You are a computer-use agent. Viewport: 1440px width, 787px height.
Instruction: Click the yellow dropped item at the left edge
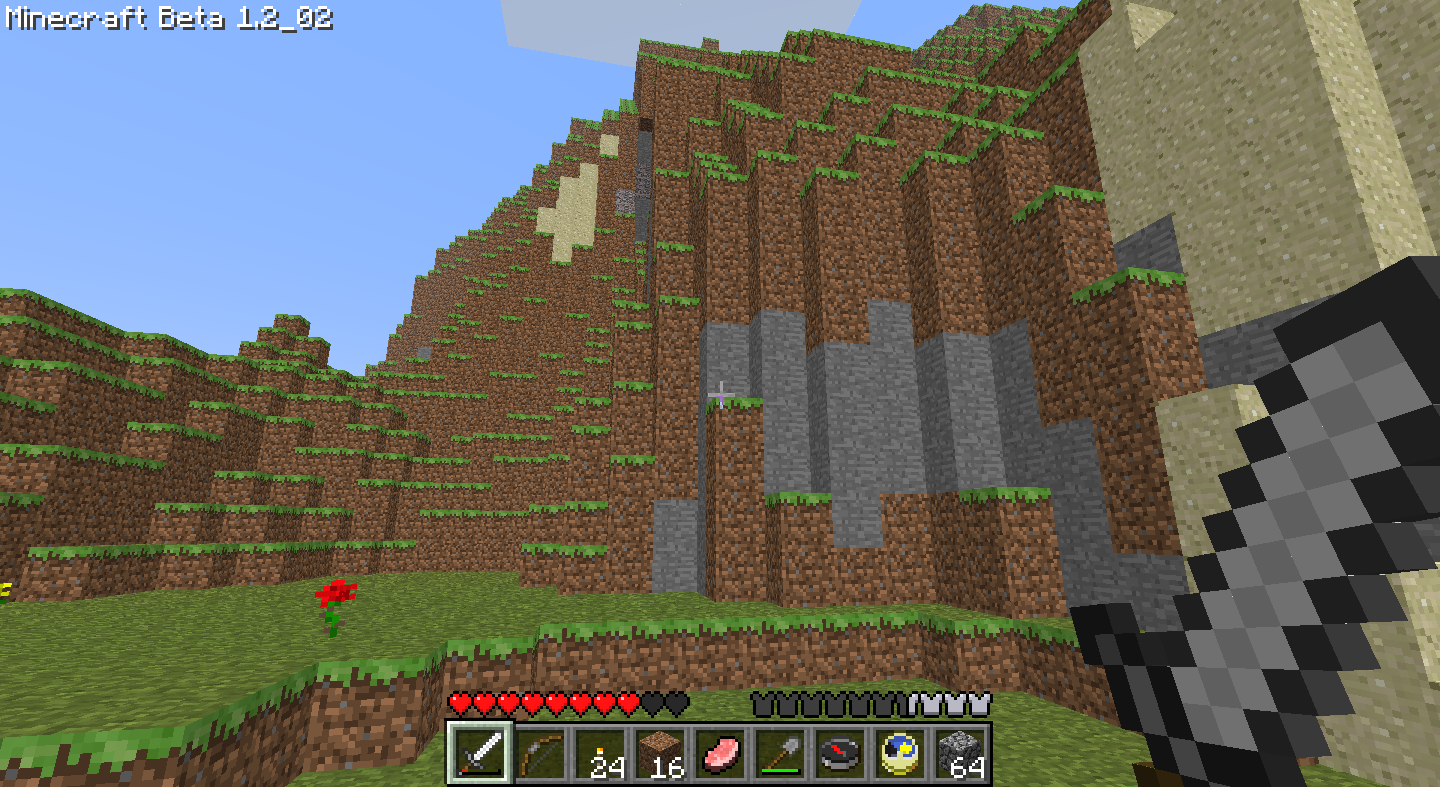[x=5, y=588]
